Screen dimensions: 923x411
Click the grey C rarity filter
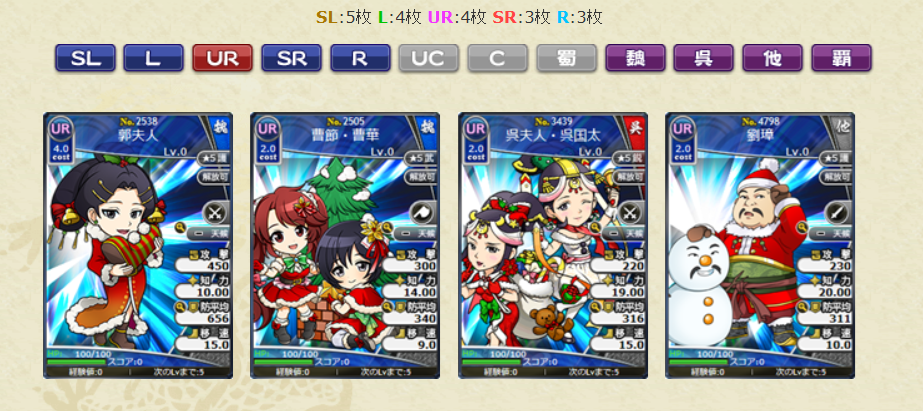point(498,58)
